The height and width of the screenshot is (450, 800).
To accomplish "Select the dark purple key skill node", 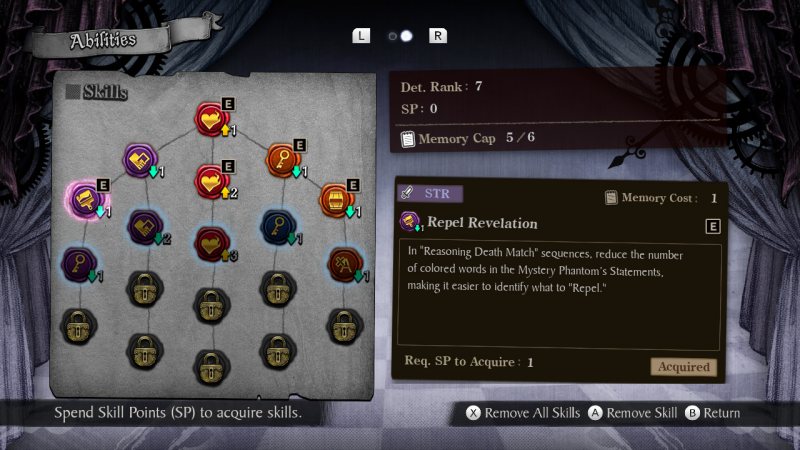I will (x=79, y=263).
